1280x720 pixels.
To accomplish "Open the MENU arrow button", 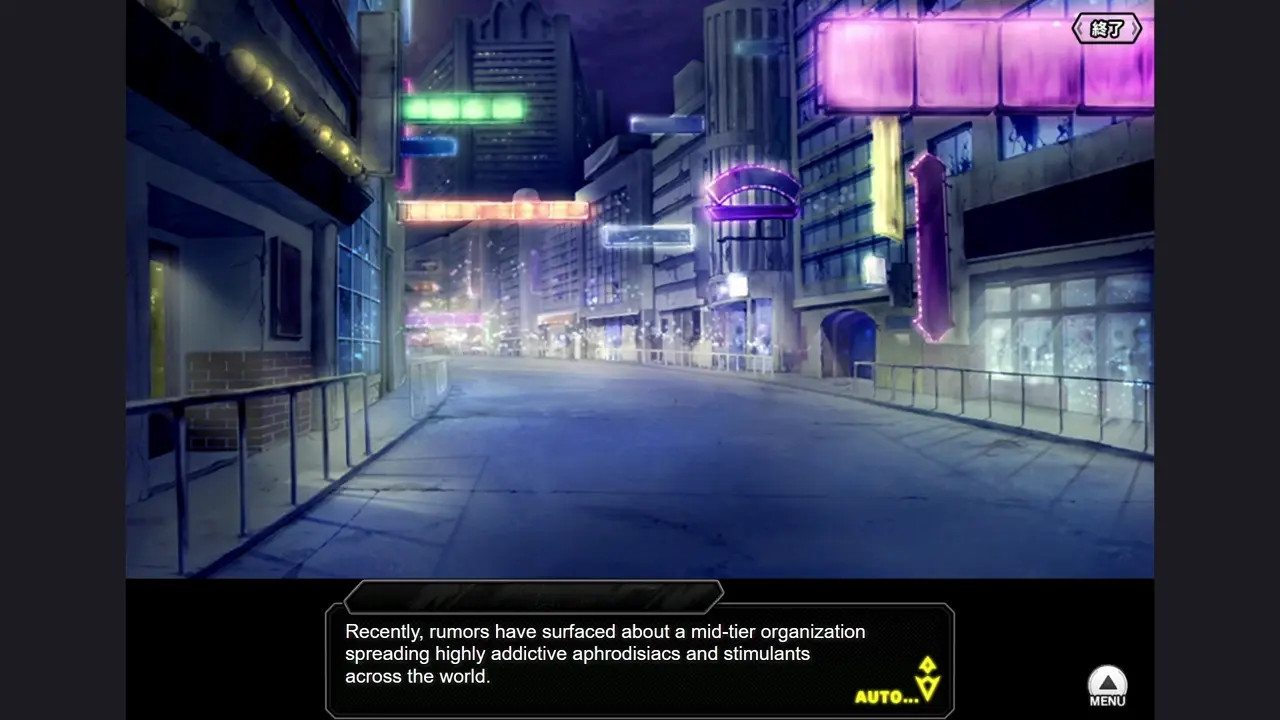I will [x=1107, y=686].
